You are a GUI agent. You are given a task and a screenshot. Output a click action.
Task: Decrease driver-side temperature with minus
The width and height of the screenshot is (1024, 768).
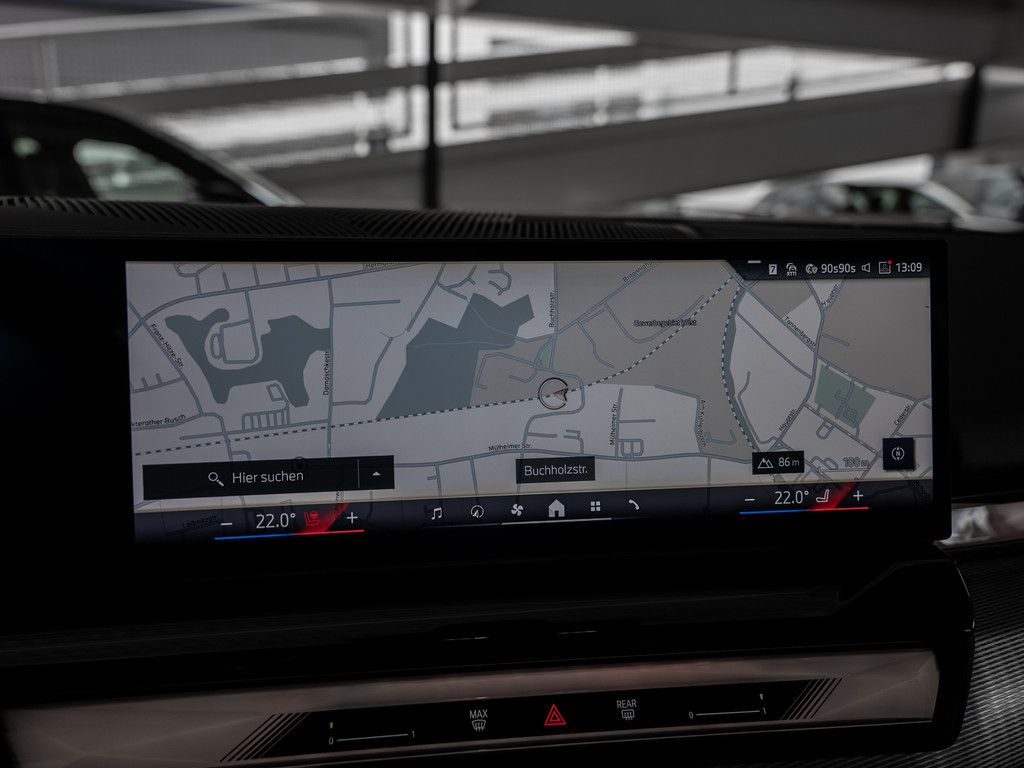(226, 523)
